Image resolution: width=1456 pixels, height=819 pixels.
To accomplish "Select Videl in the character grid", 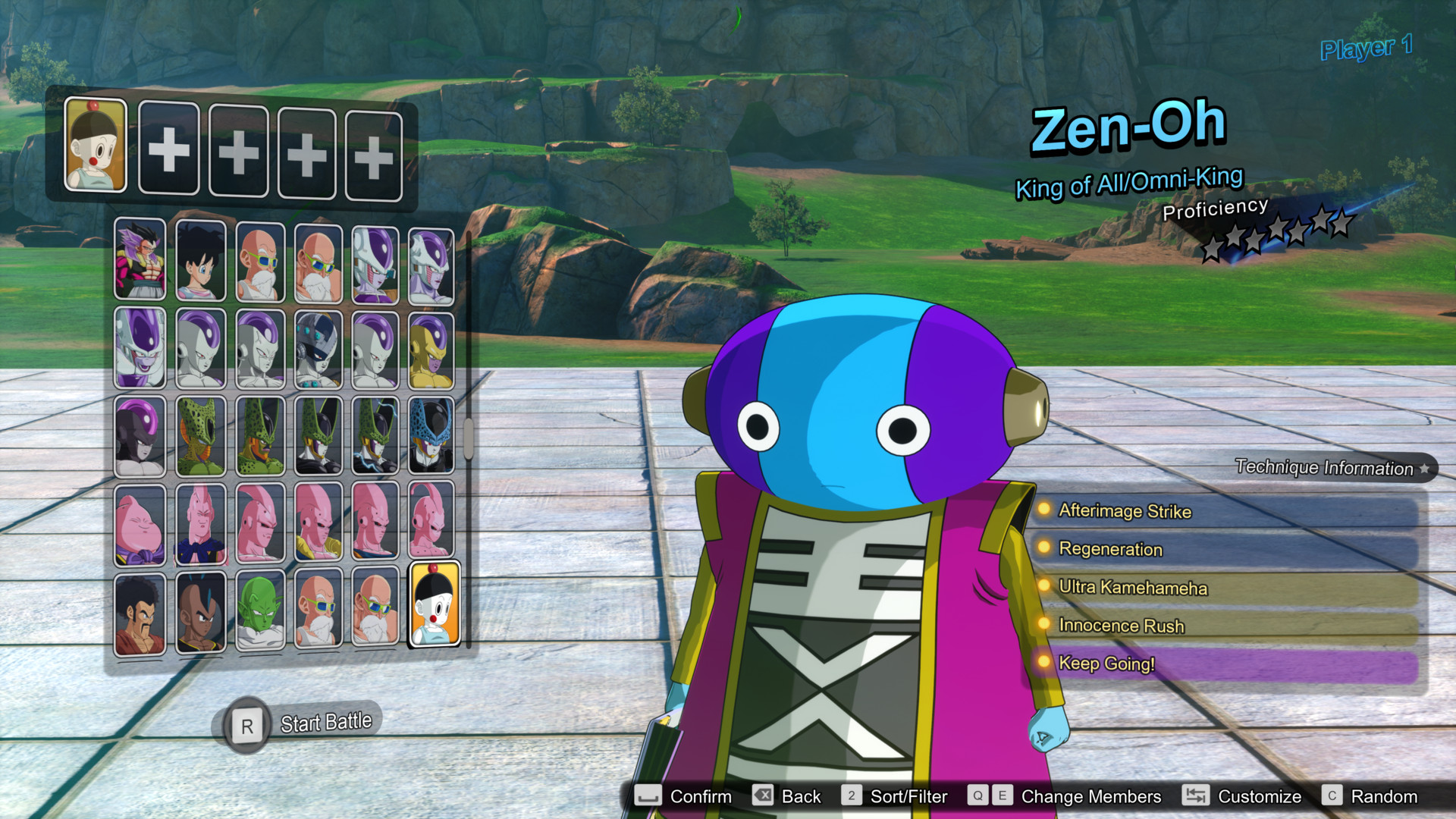I will coord(199,263).
